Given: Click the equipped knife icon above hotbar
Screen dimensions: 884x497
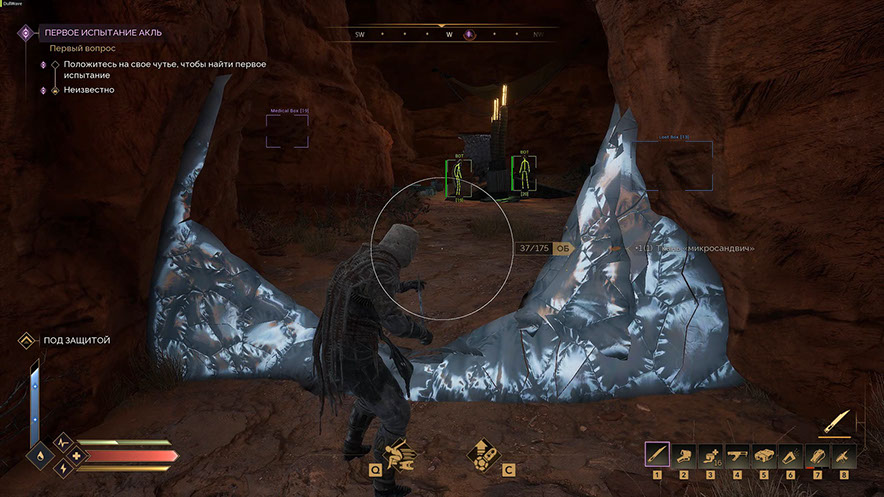Looking at the screenshot, I should click(837, 420).
